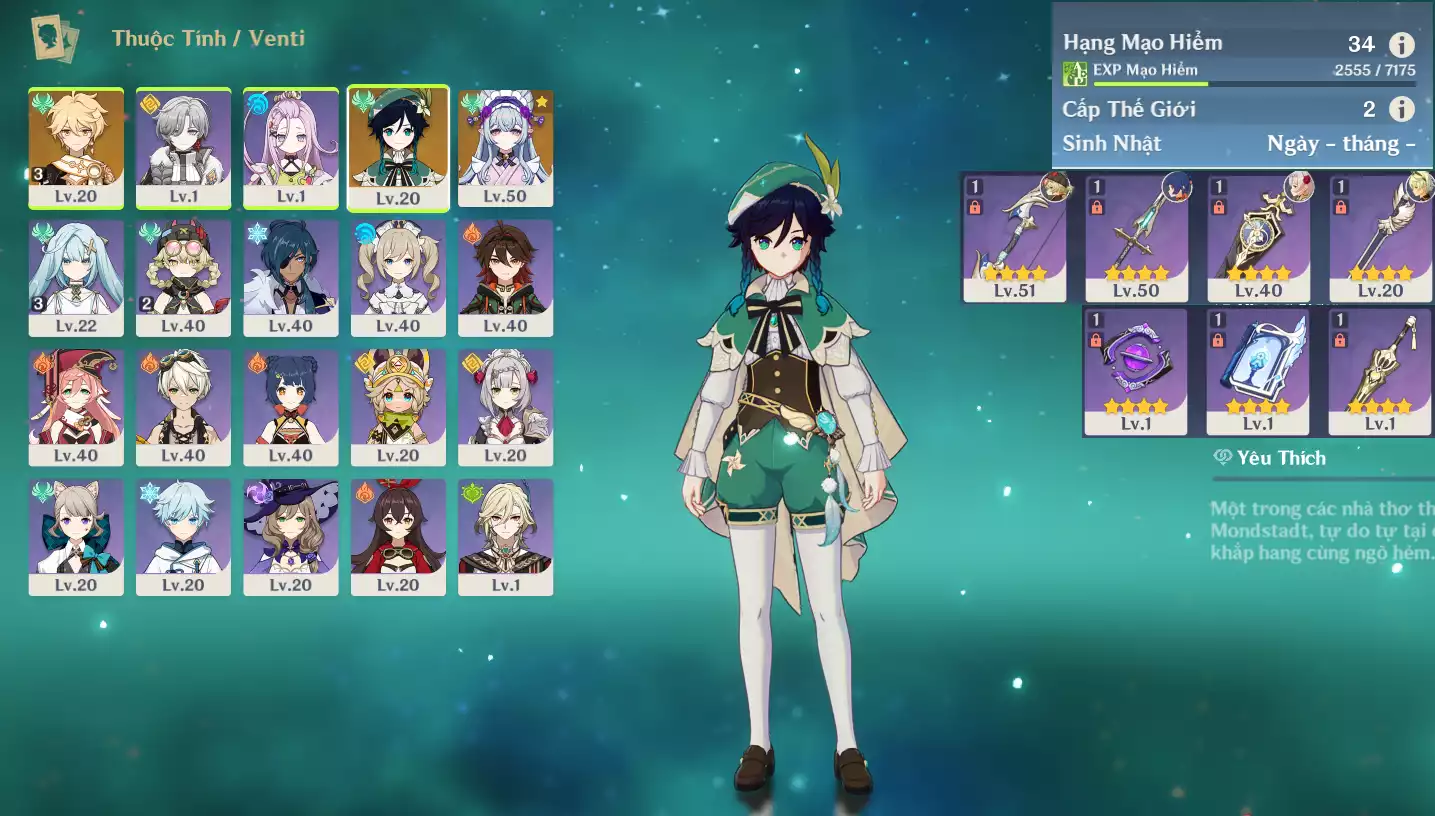Pick Chongyun's character portrait

click(x=183, y=537)
